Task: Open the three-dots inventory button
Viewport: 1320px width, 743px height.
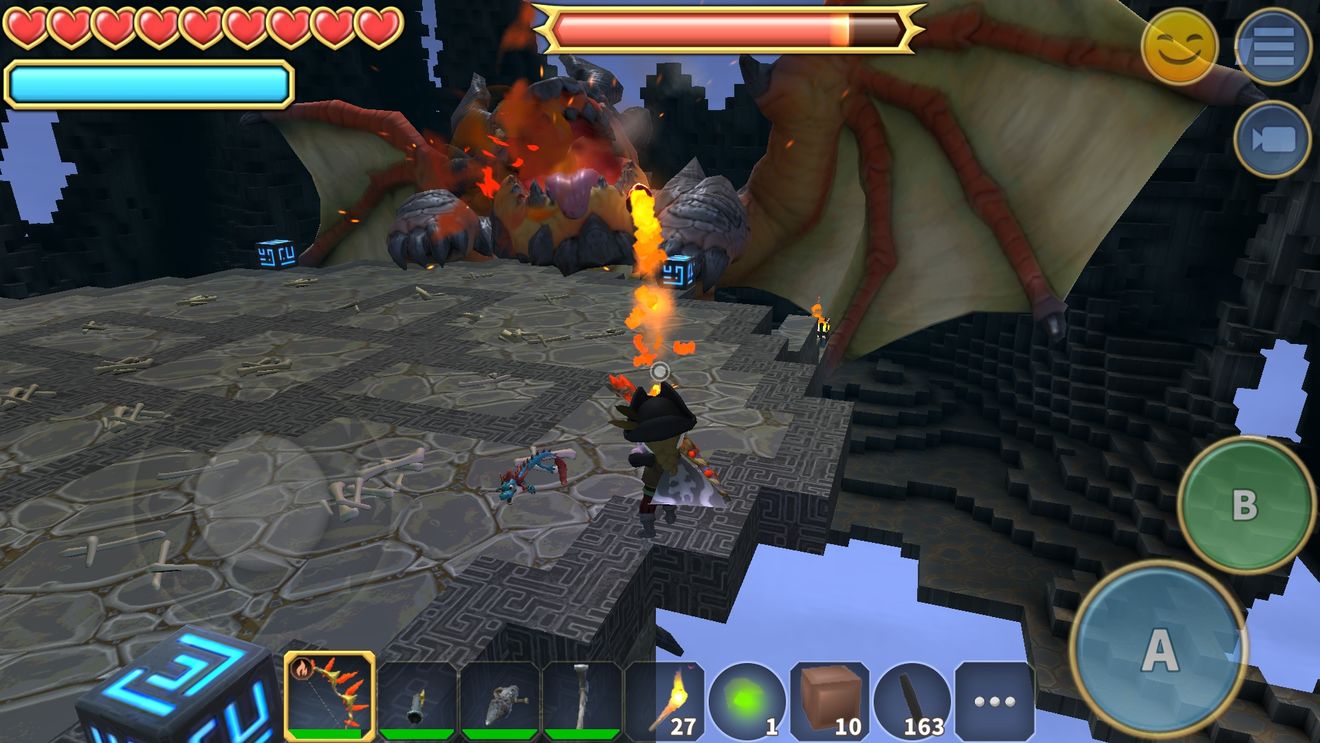Action: (994, 701)
